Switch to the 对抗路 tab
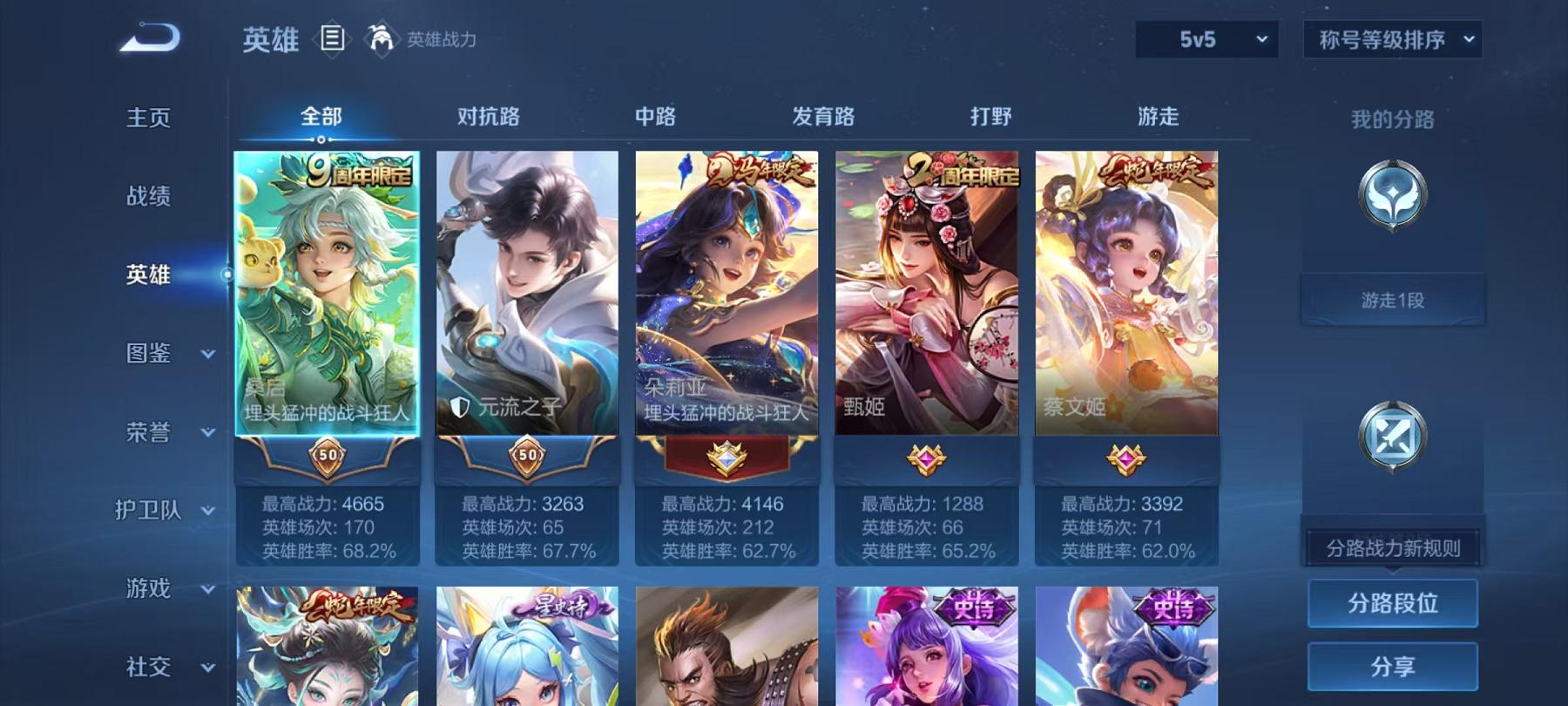This screenshot has width=1568, height=706. (x=485, y=116)
